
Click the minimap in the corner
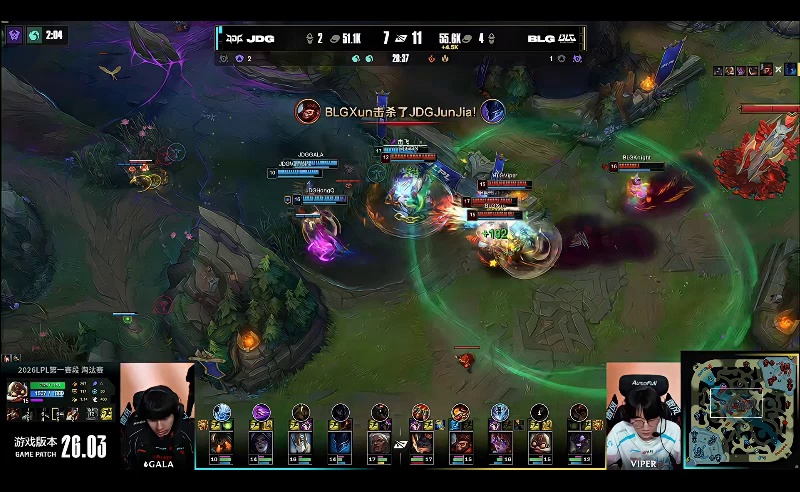(741, 410)
